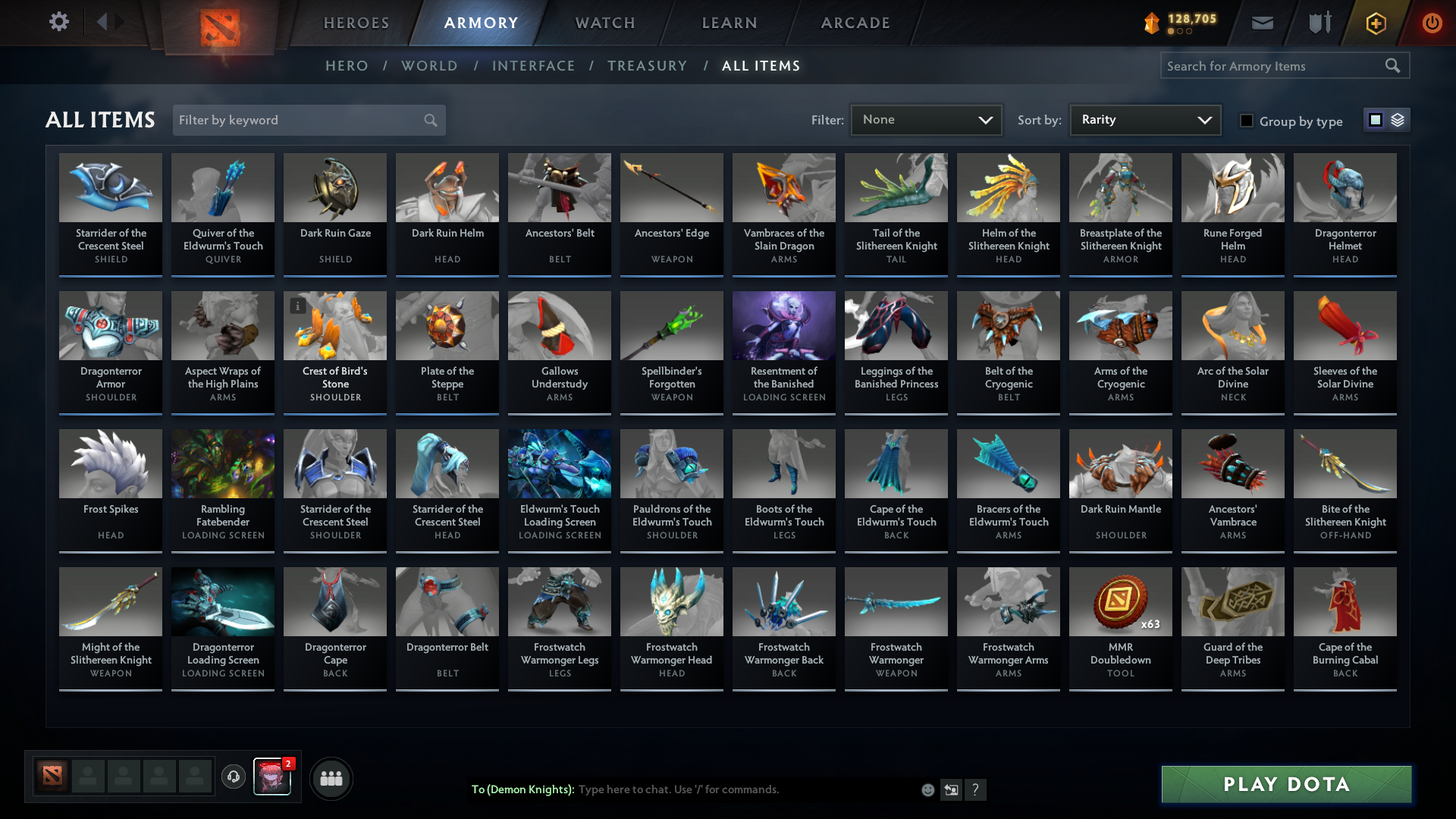Switch to the WATCH tab
Image resolution: width=1456 pixels, height=819 pixels.
click(604, 23)
